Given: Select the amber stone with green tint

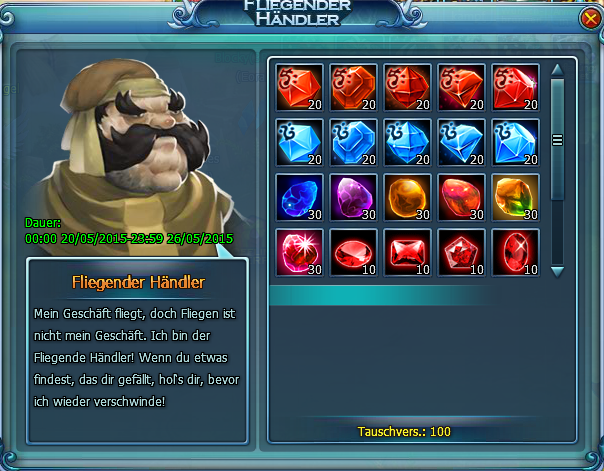Looking at the screenshot, I should pos(516,197).
